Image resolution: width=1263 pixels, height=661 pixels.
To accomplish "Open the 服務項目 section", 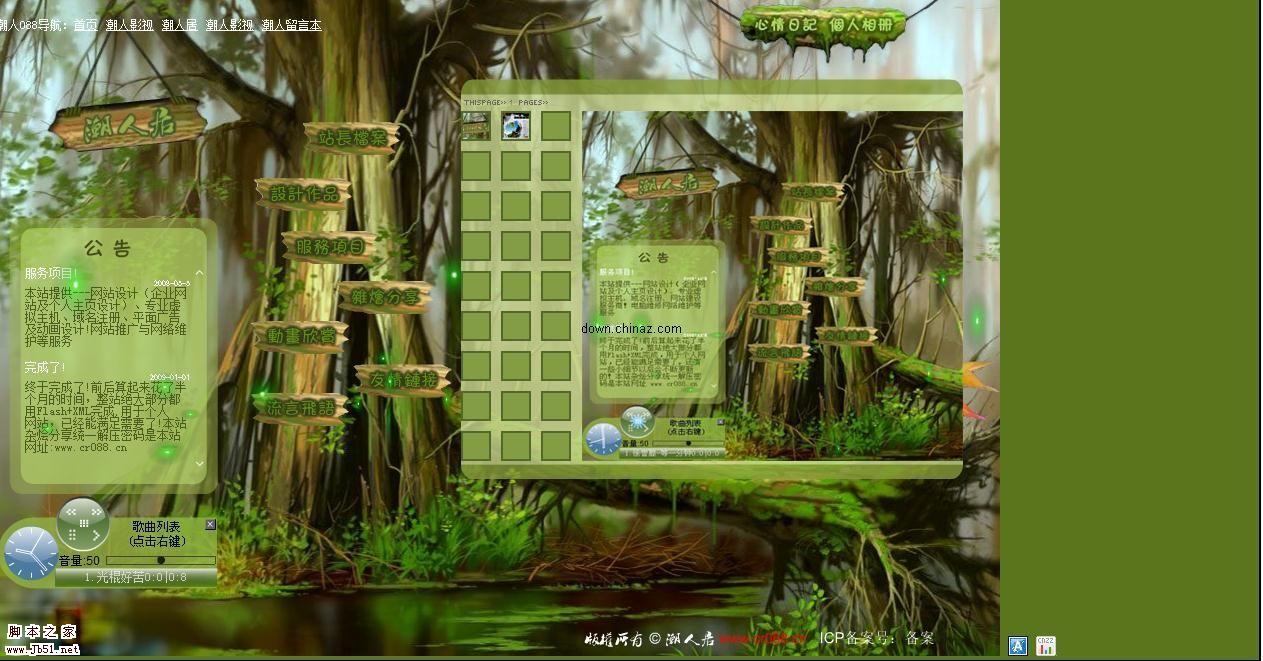I will pos(330,246).
